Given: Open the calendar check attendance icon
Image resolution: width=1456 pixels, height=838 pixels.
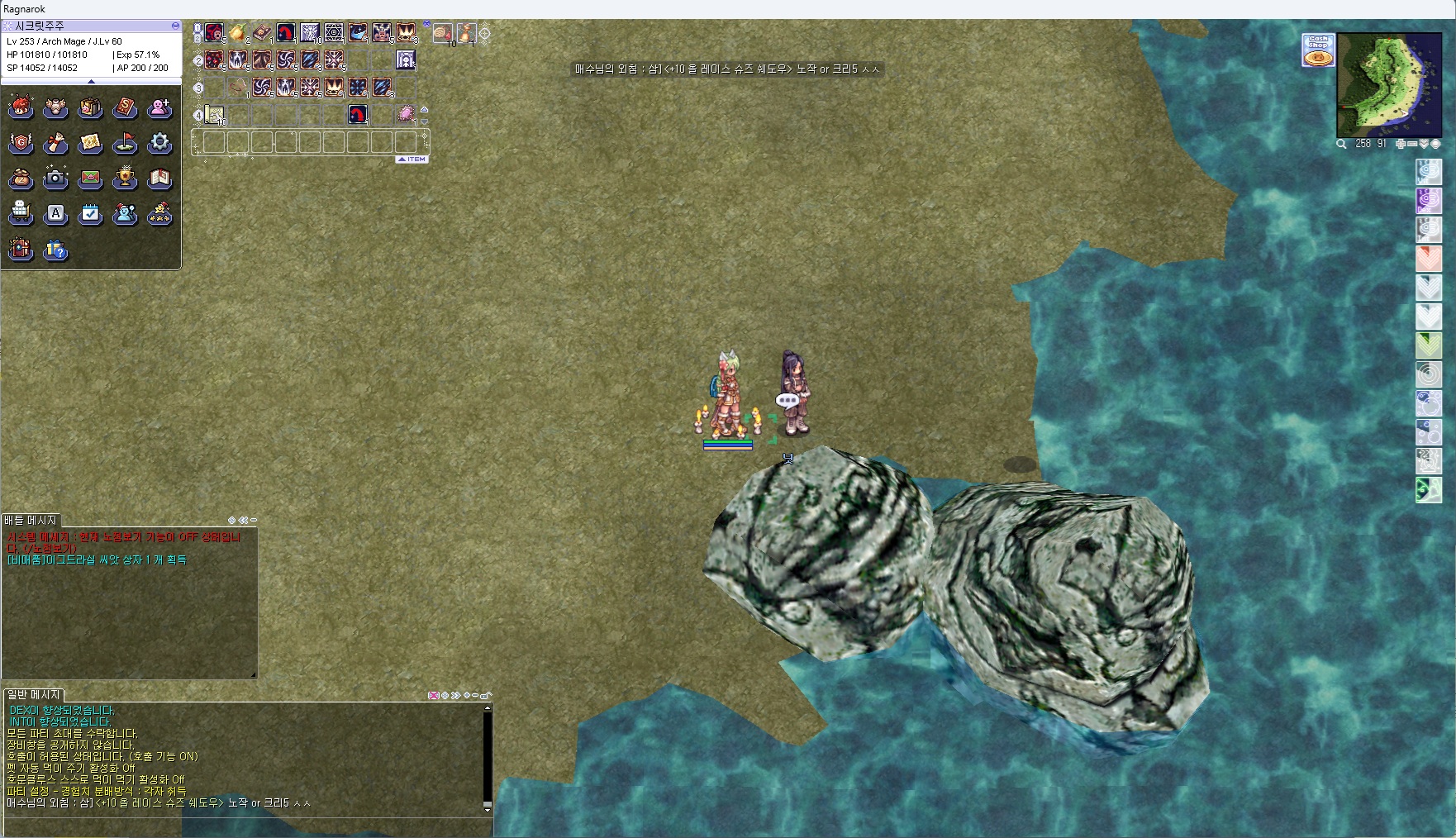Looking at the screenshot, I should [x=90, y=213].
